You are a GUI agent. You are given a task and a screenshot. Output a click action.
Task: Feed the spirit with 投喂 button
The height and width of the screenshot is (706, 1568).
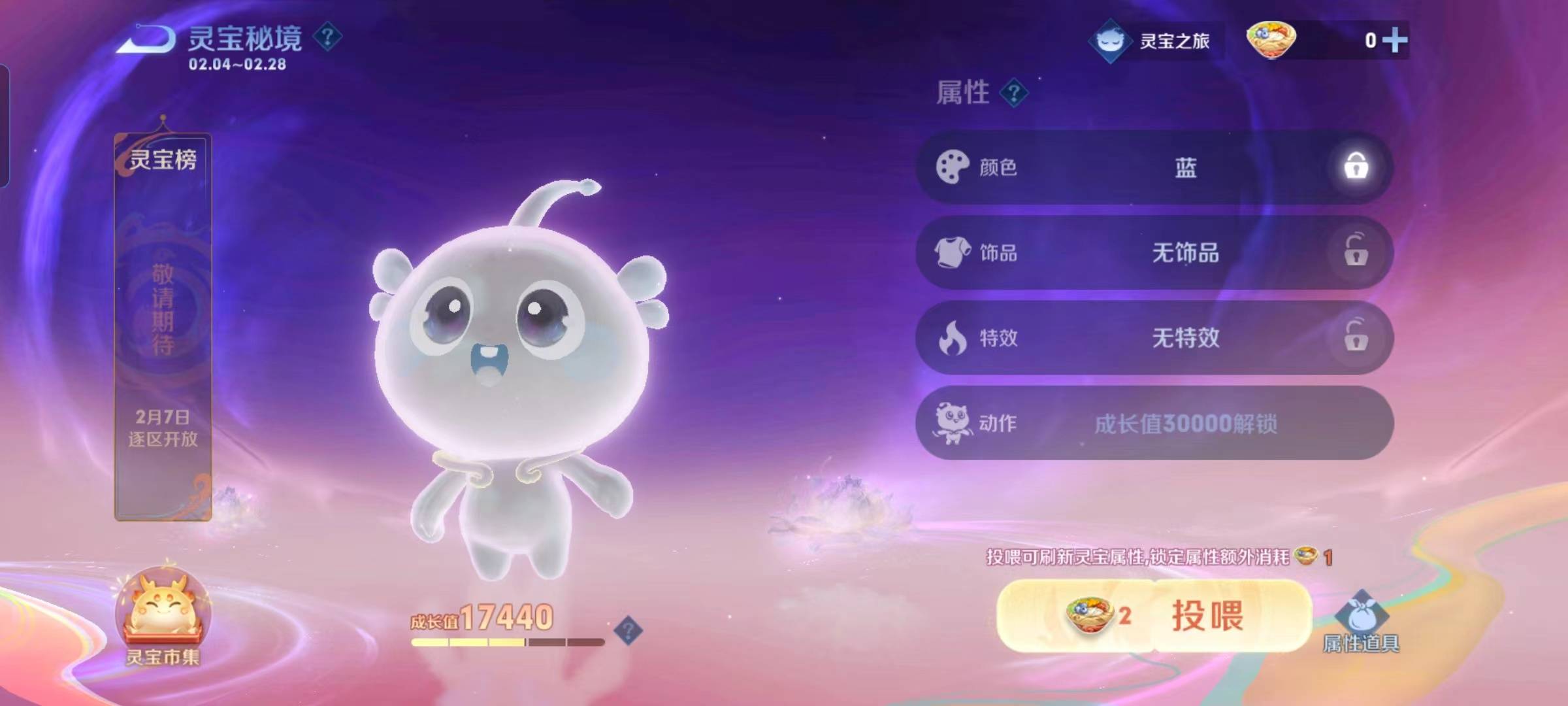click(x=1154, y=615)
